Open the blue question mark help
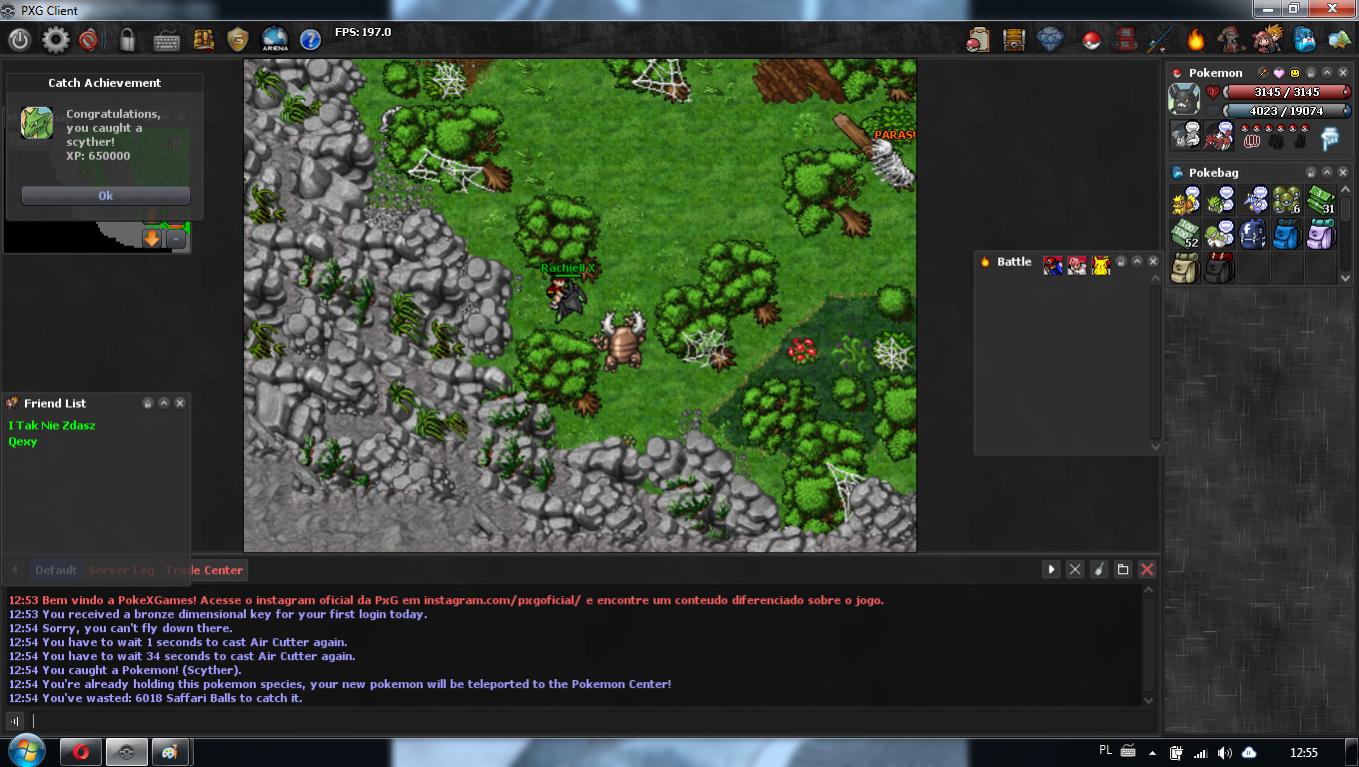 [310, 40]
